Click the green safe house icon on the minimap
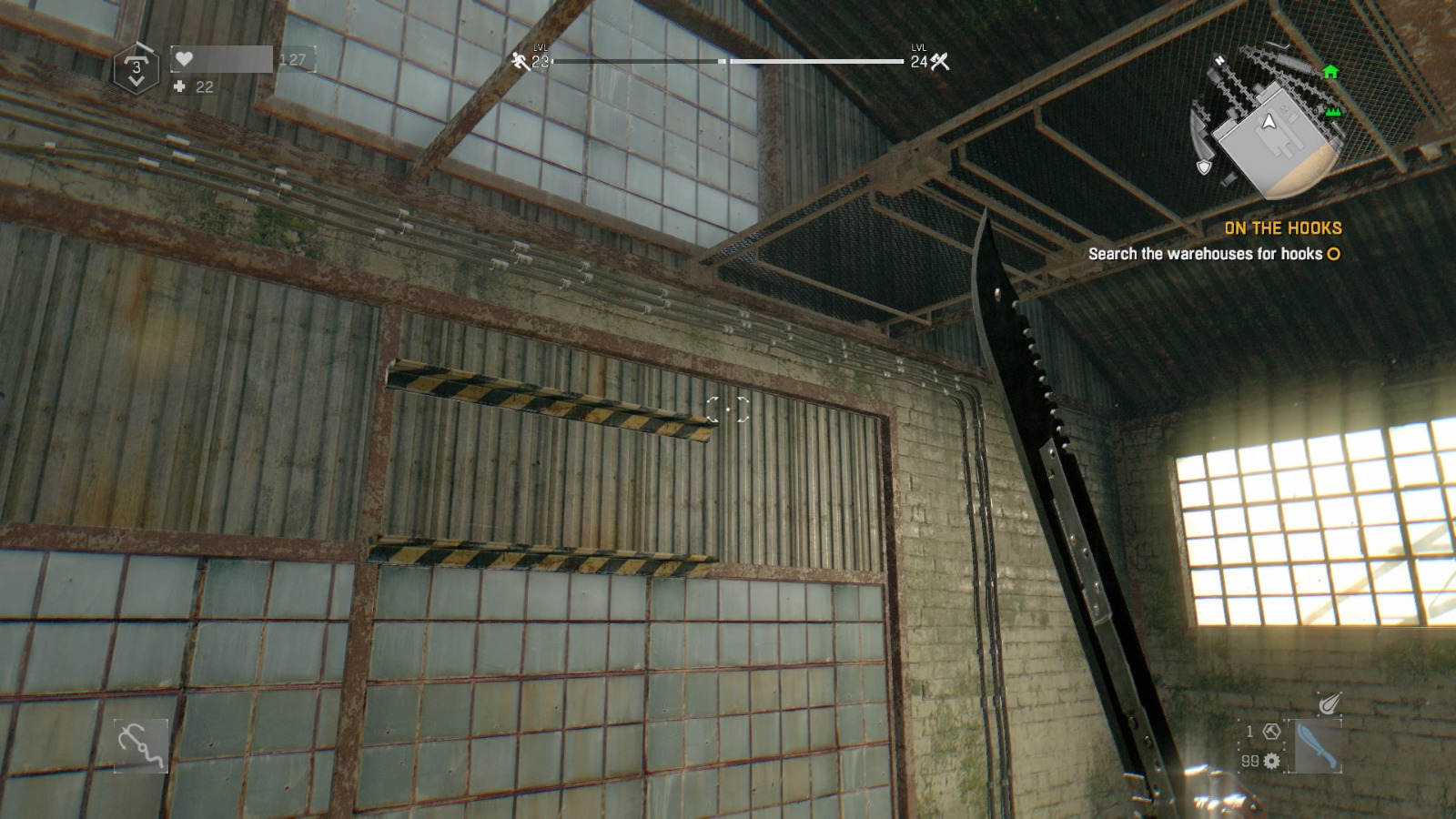 click(1329, 69)
